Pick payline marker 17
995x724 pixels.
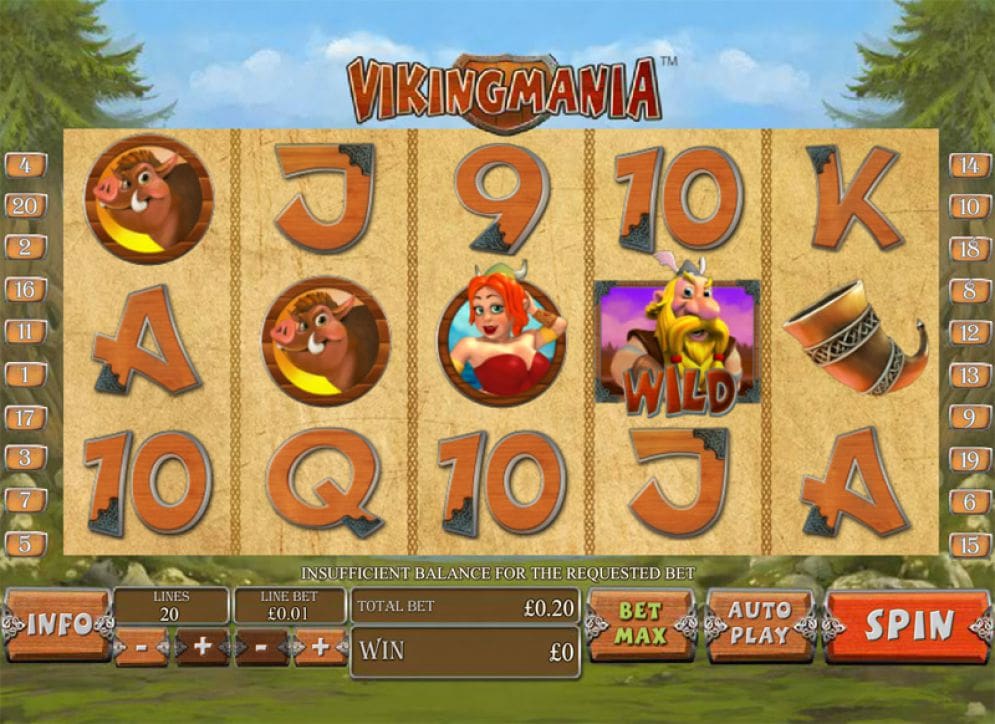click(25, 417)
